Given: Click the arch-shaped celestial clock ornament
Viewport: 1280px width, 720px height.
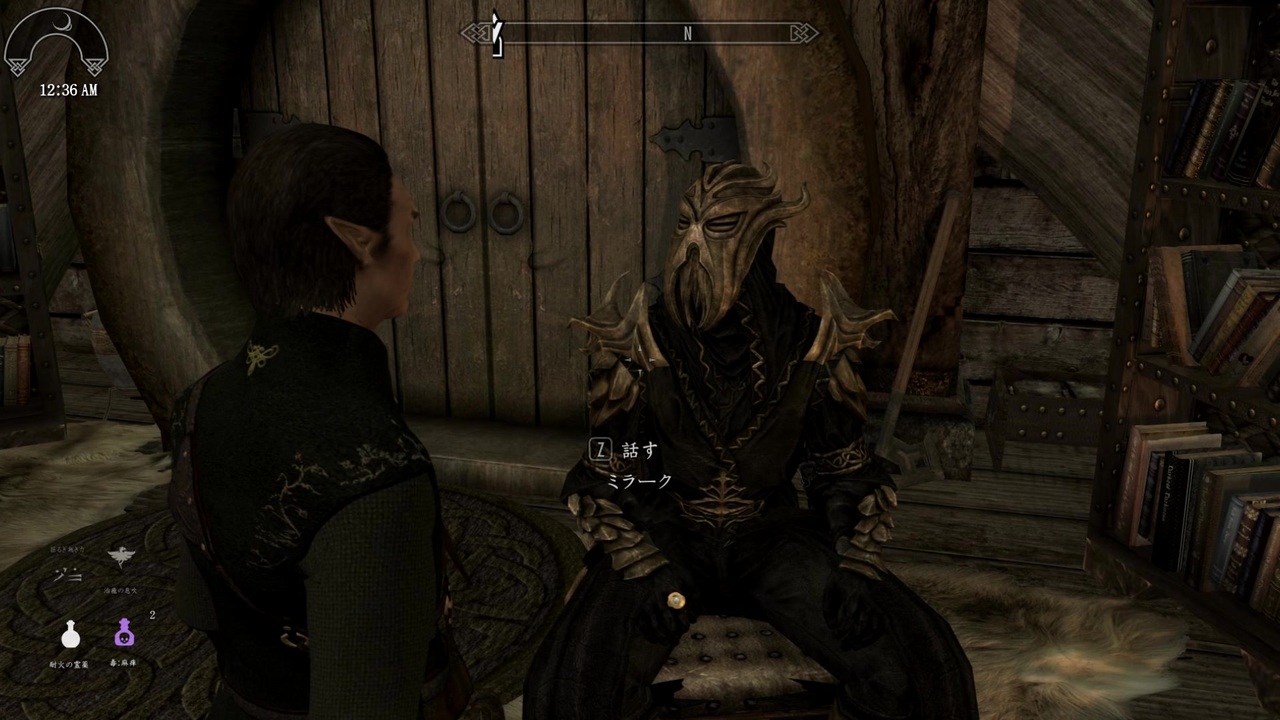Looking at the screenshot, I should tap(55, 42).
